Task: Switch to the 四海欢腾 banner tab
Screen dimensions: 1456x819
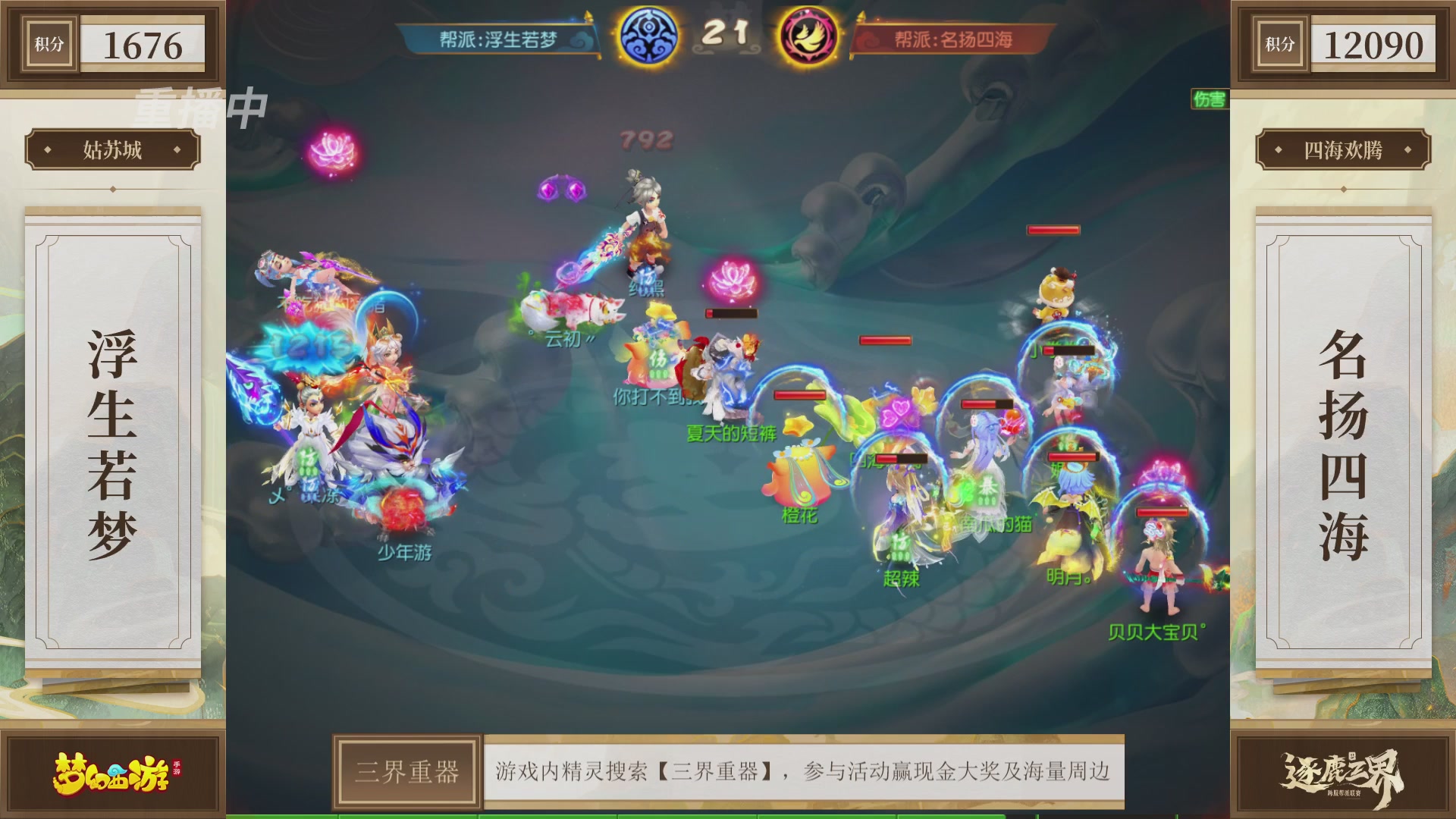Action: pos(1342,149)
